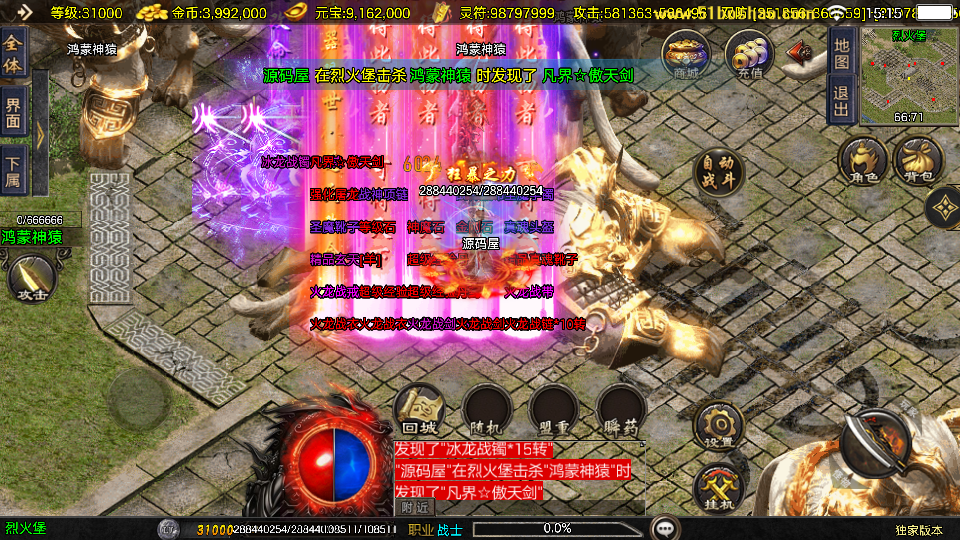Open the 角色 character helmet icon
Image resolution: width=960 pixels, height=540 pixels.
[x=863, y=163]
